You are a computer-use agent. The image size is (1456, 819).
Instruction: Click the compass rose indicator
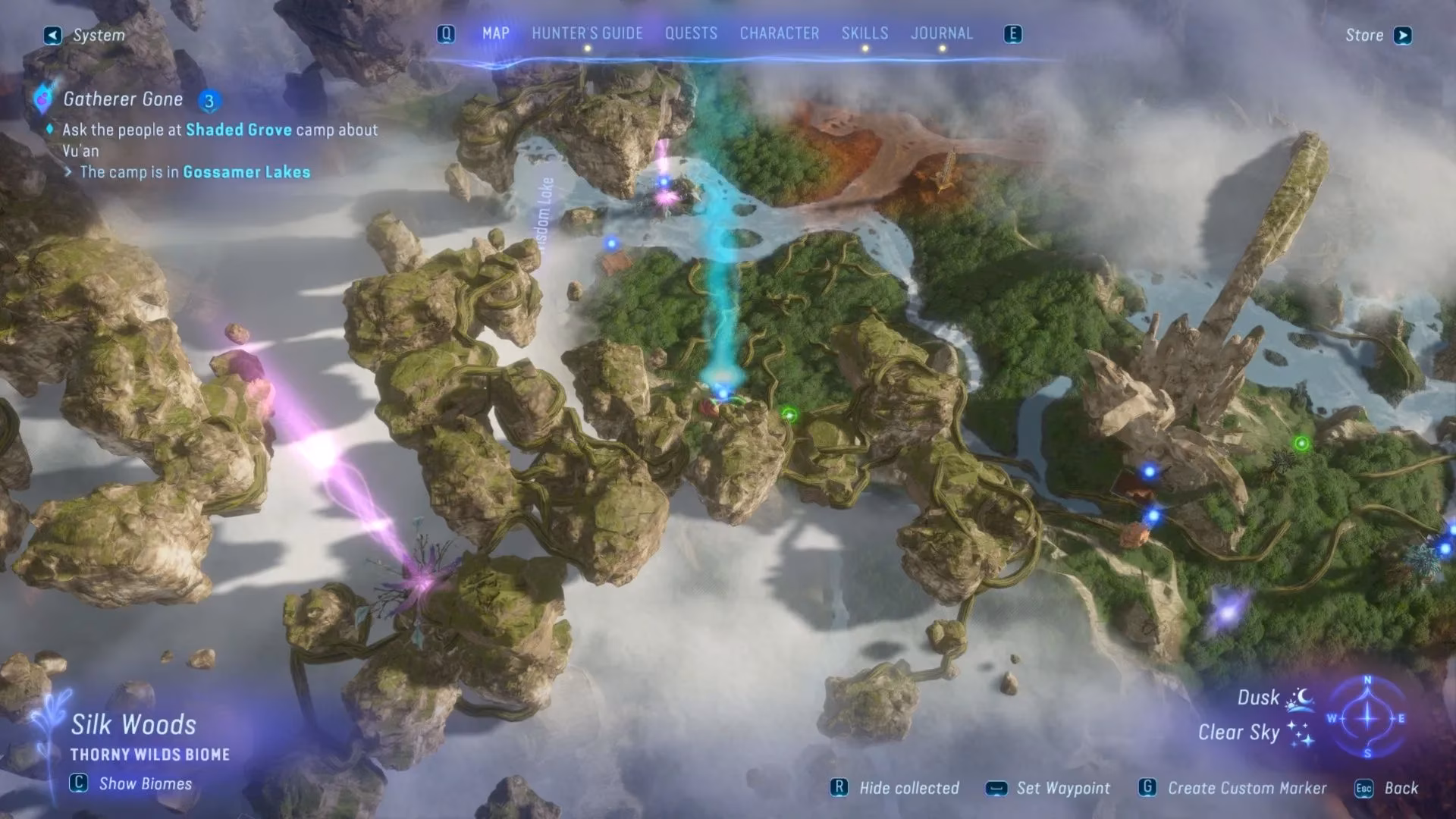point(1367,717)
